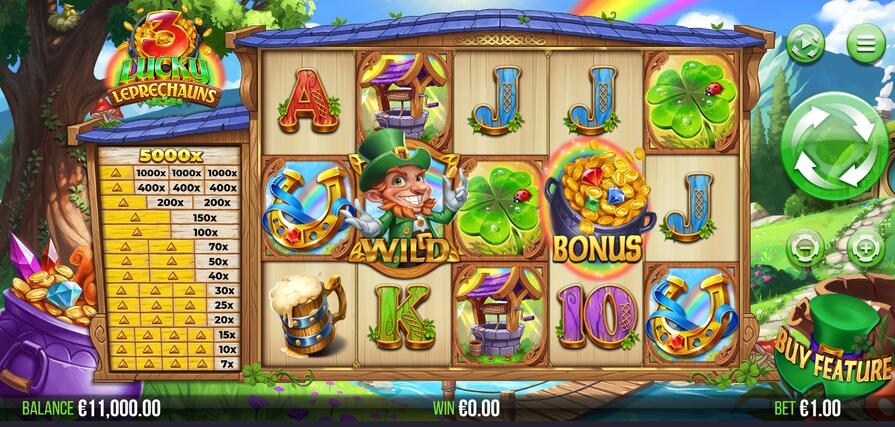Open the hamburger menu
The width and height of the screenshot is (895, 427).
[865, 43]
